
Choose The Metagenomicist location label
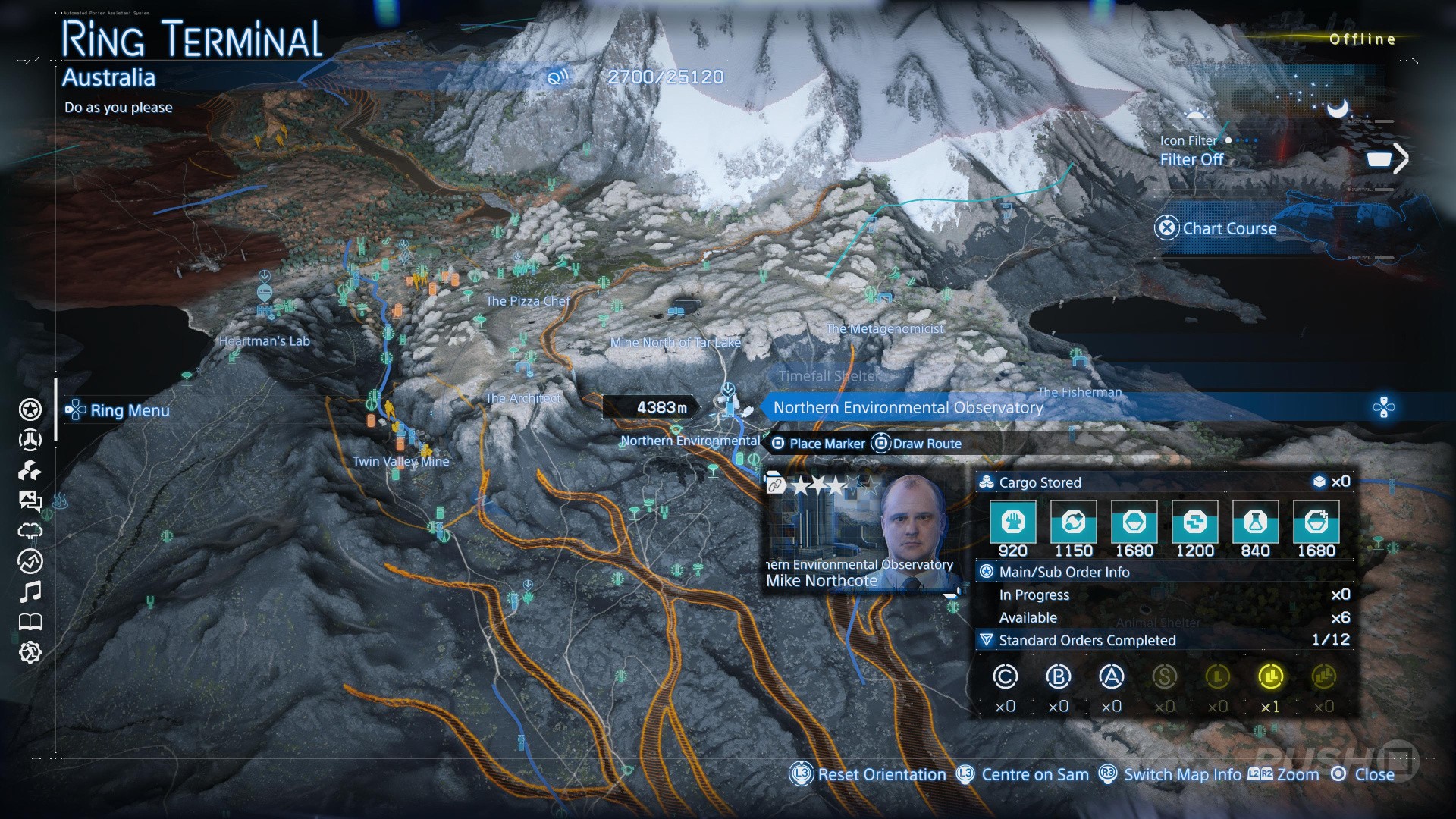(x=884, y=328)
